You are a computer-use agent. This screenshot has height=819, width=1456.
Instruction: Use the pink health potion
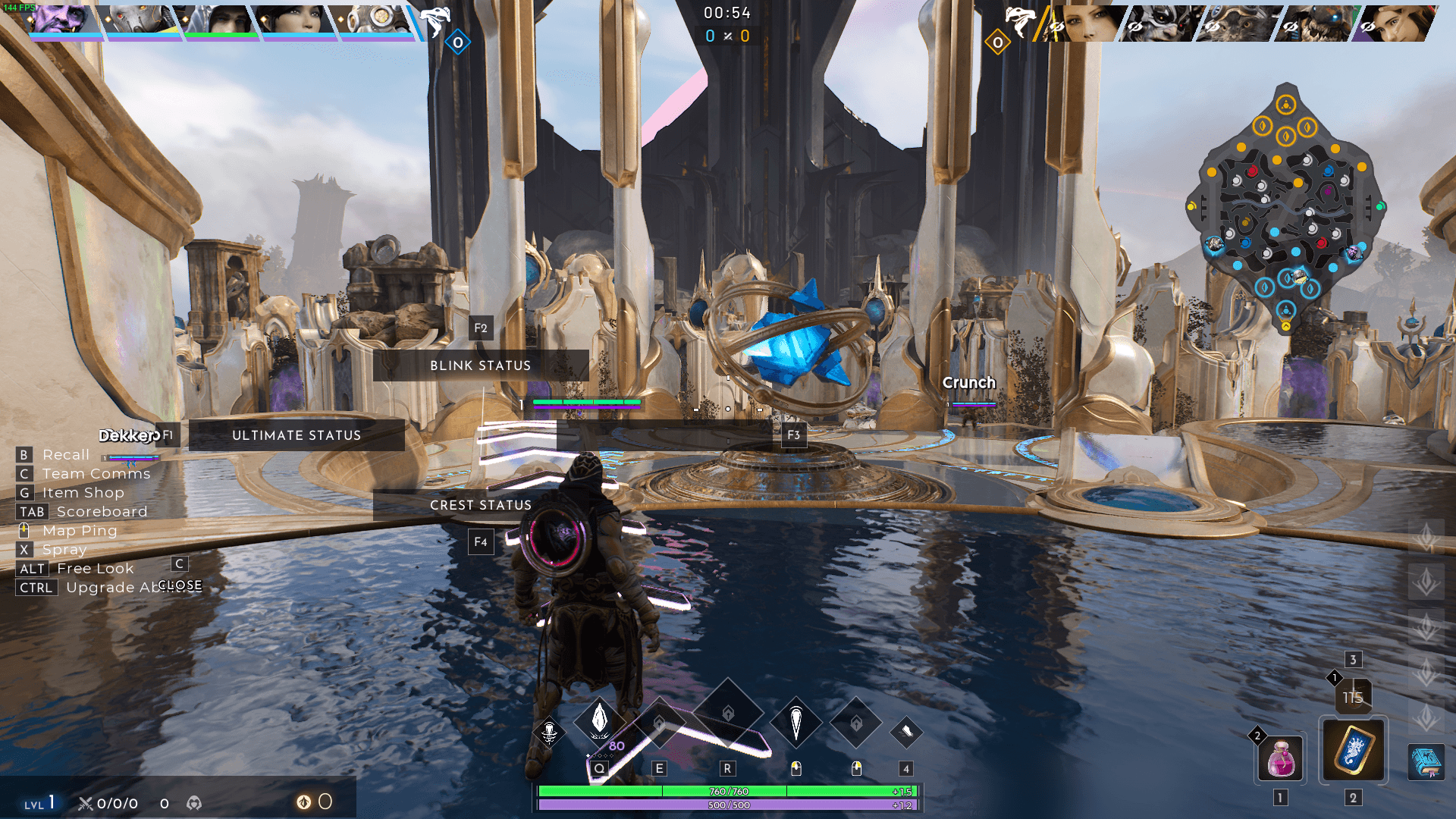[1281, 758]
